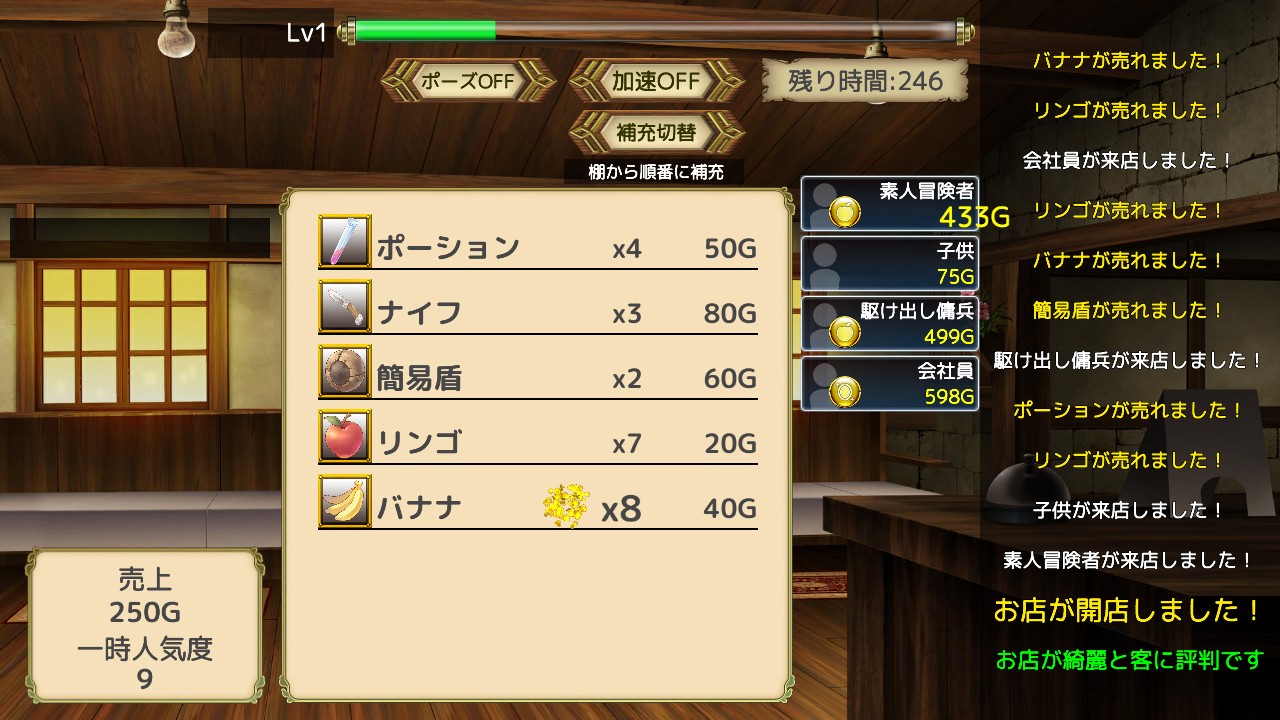Viewport: 1280px width, 720px height.
Task: Select the ポーション item row
Action: [x=538, y=247]
